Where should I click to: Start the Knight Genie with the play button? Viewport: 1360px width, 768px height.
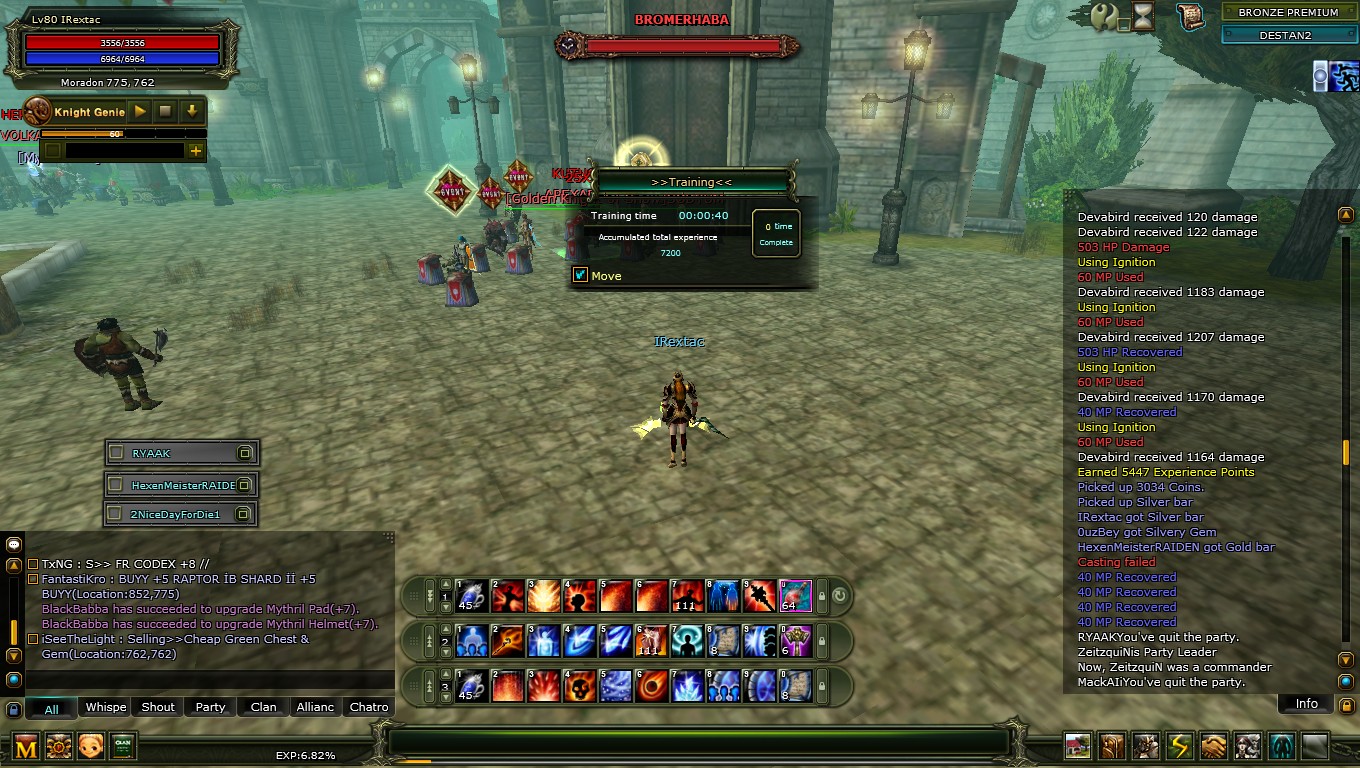point(141,112)
